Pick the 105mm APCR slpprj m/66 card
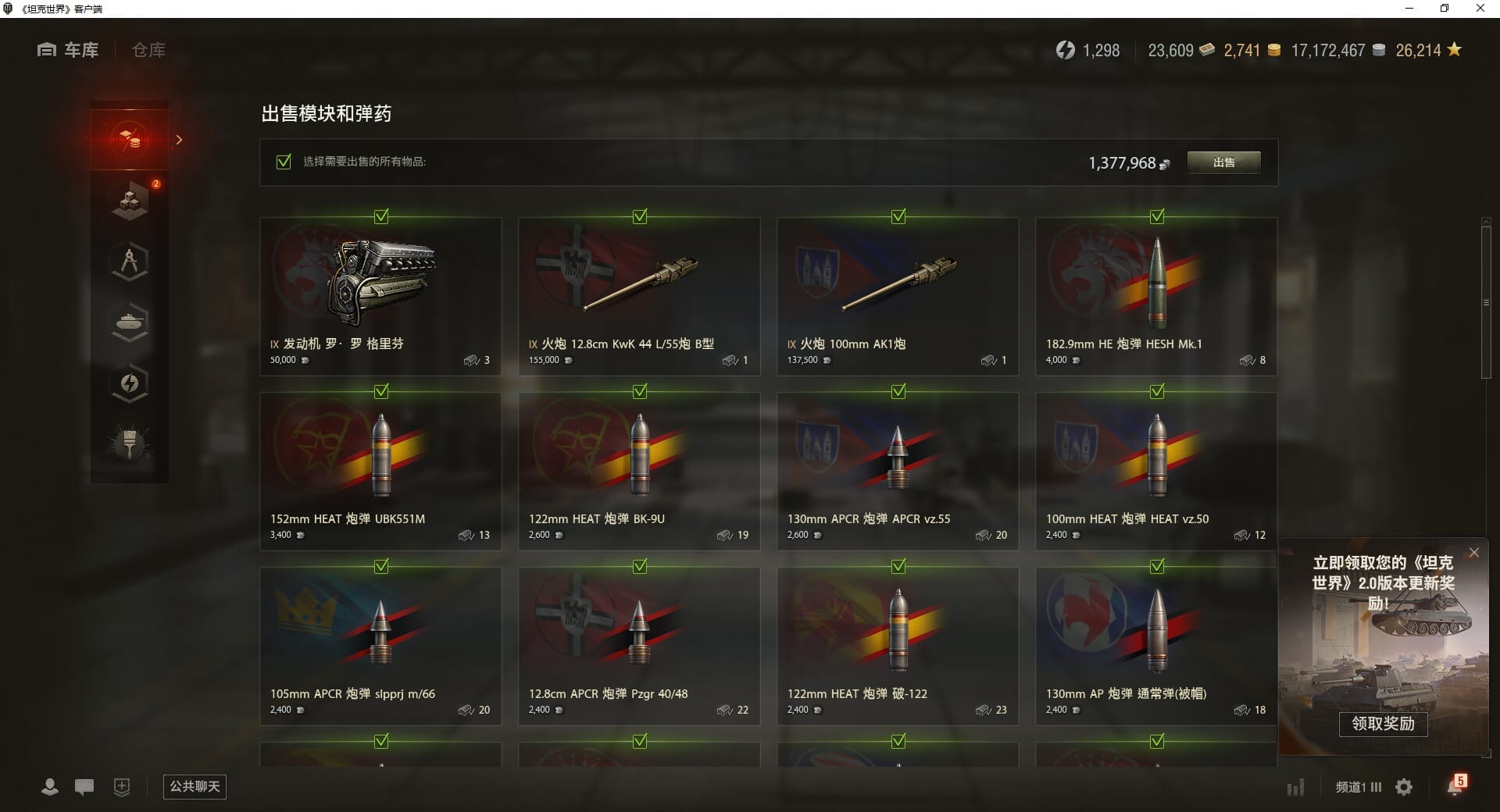 [x=380, y=646]
